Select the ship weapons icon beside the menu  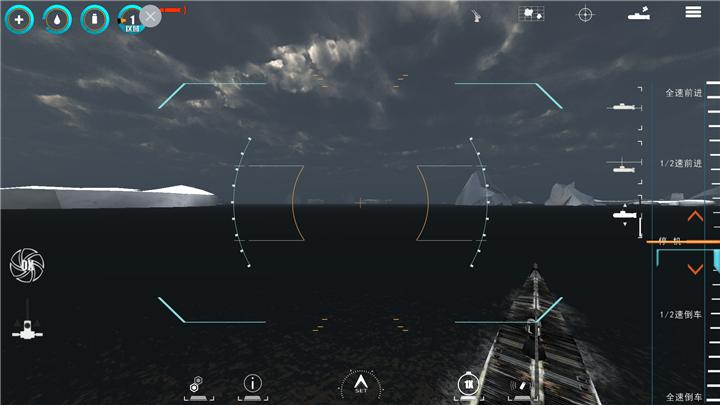click(x=639, y=13)
